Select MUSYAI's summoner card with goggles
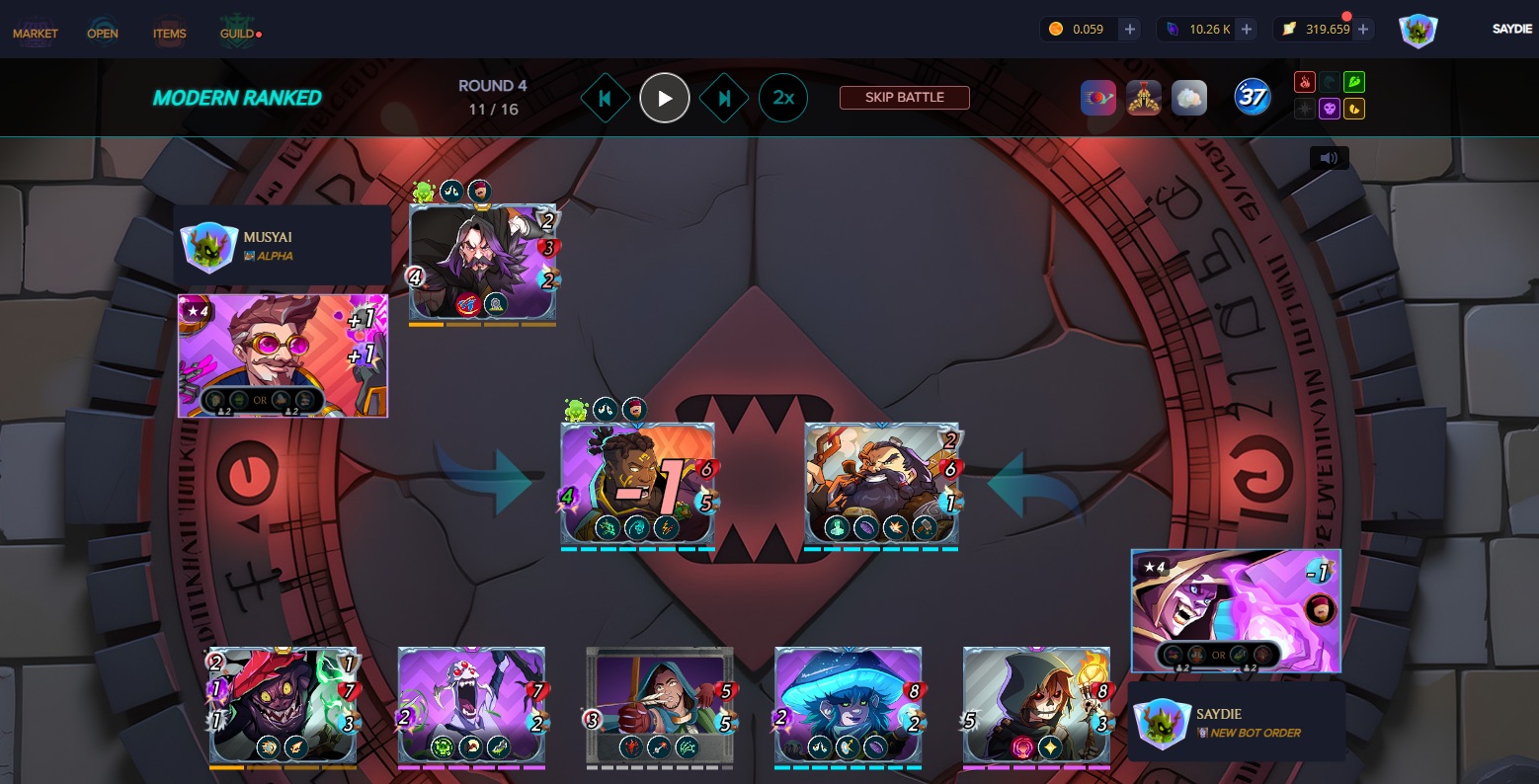Image resolution: width=1539 pixels, height=784 pixels. 283,355
